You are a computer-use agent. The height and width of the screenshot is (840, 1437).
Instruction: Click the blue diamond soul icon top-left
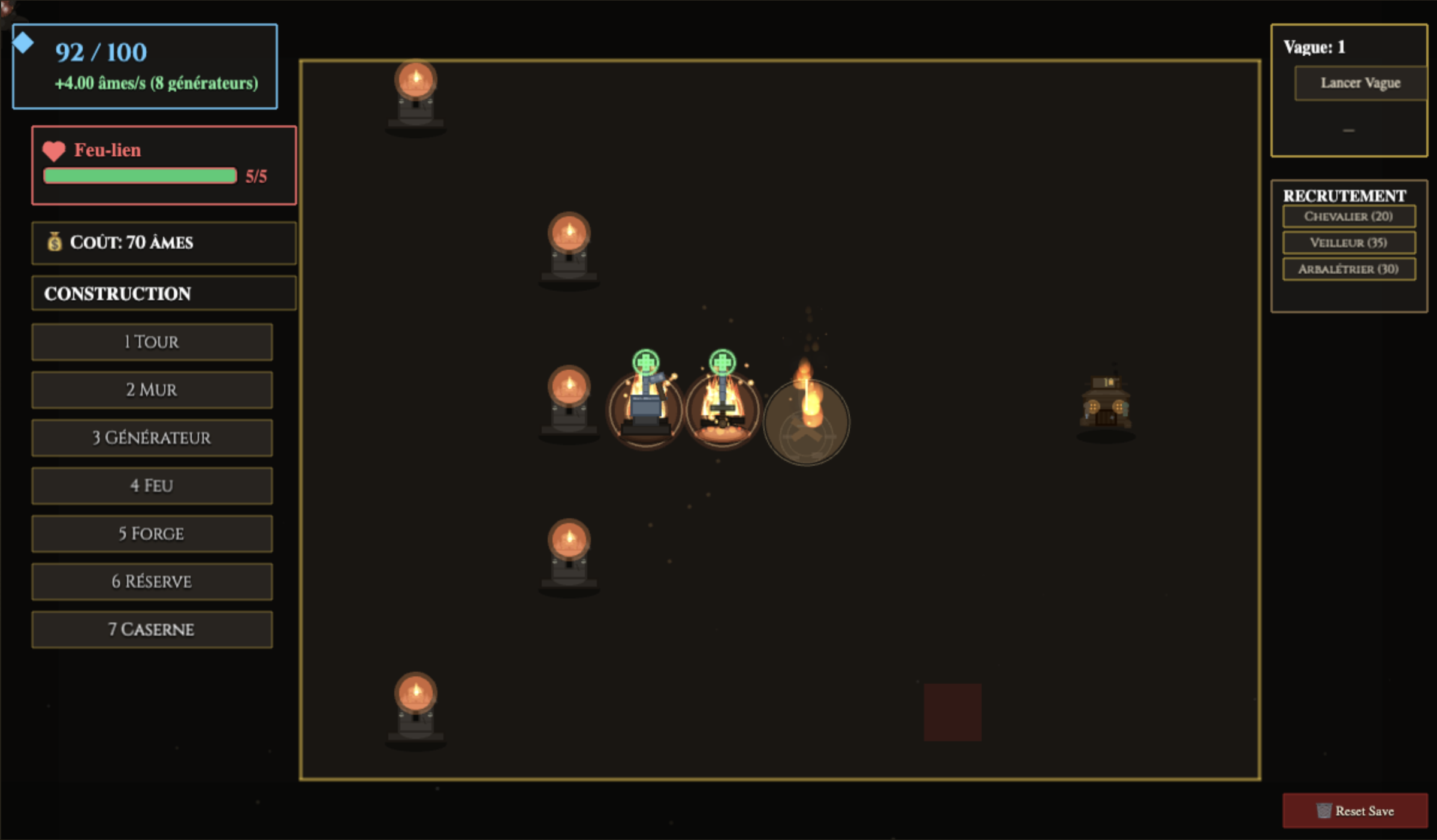[x=23, y=42]
